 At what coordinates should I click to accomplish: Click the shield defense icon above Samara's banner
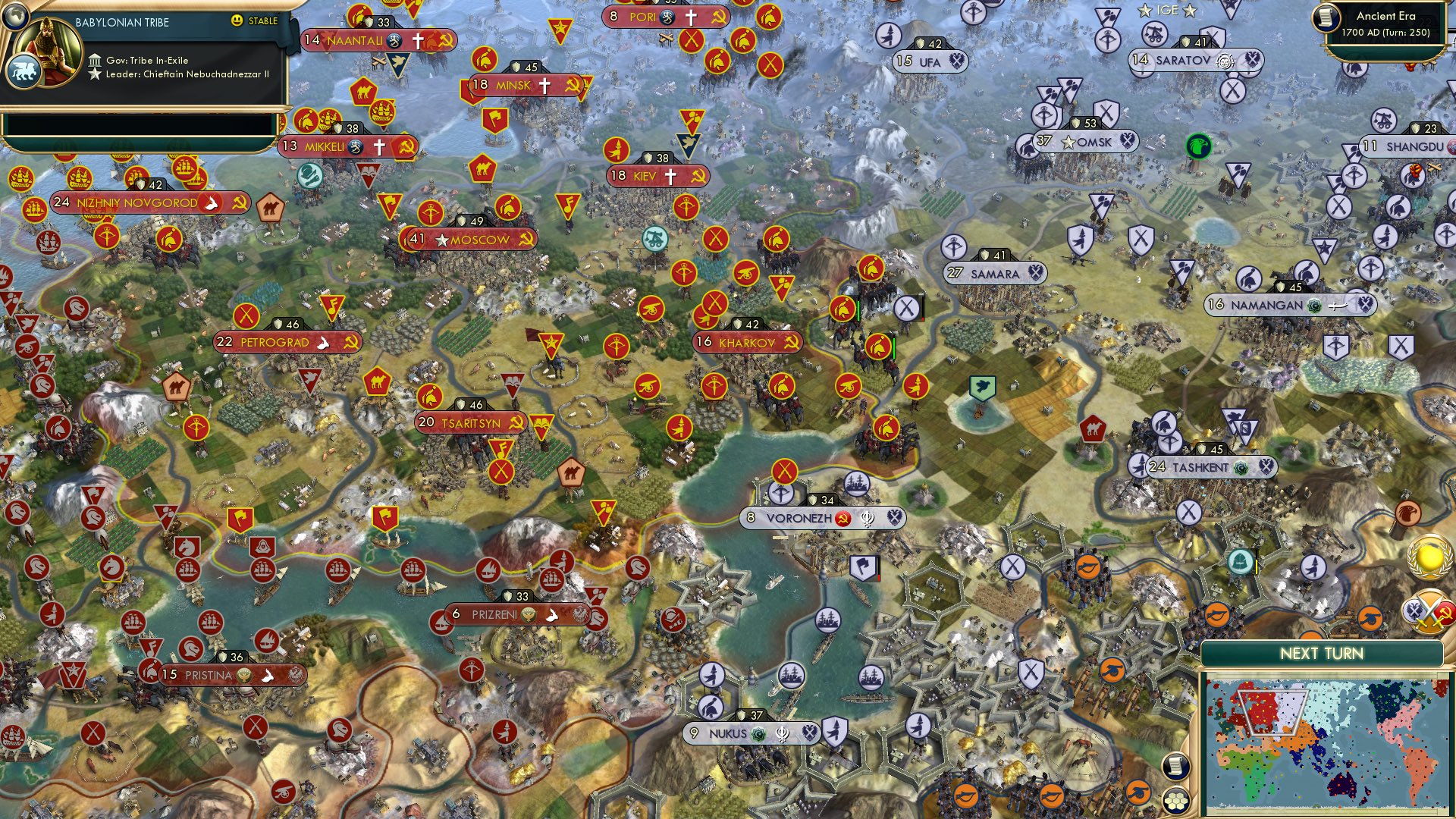[986, 256]
